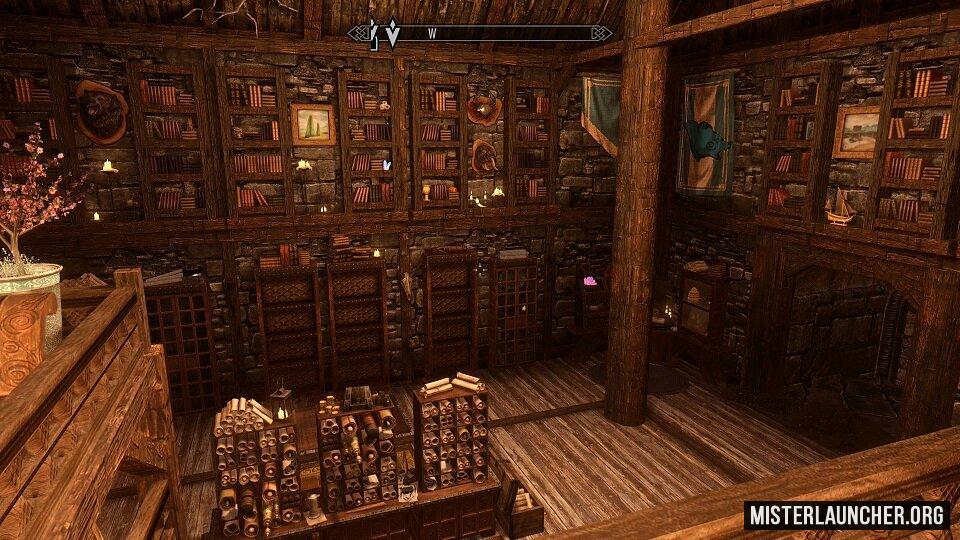This screenshot has width=960, height=540.
Task: Click the MISTERLAUNCHER.ORG watermark
Action: [x=846, y=515]
